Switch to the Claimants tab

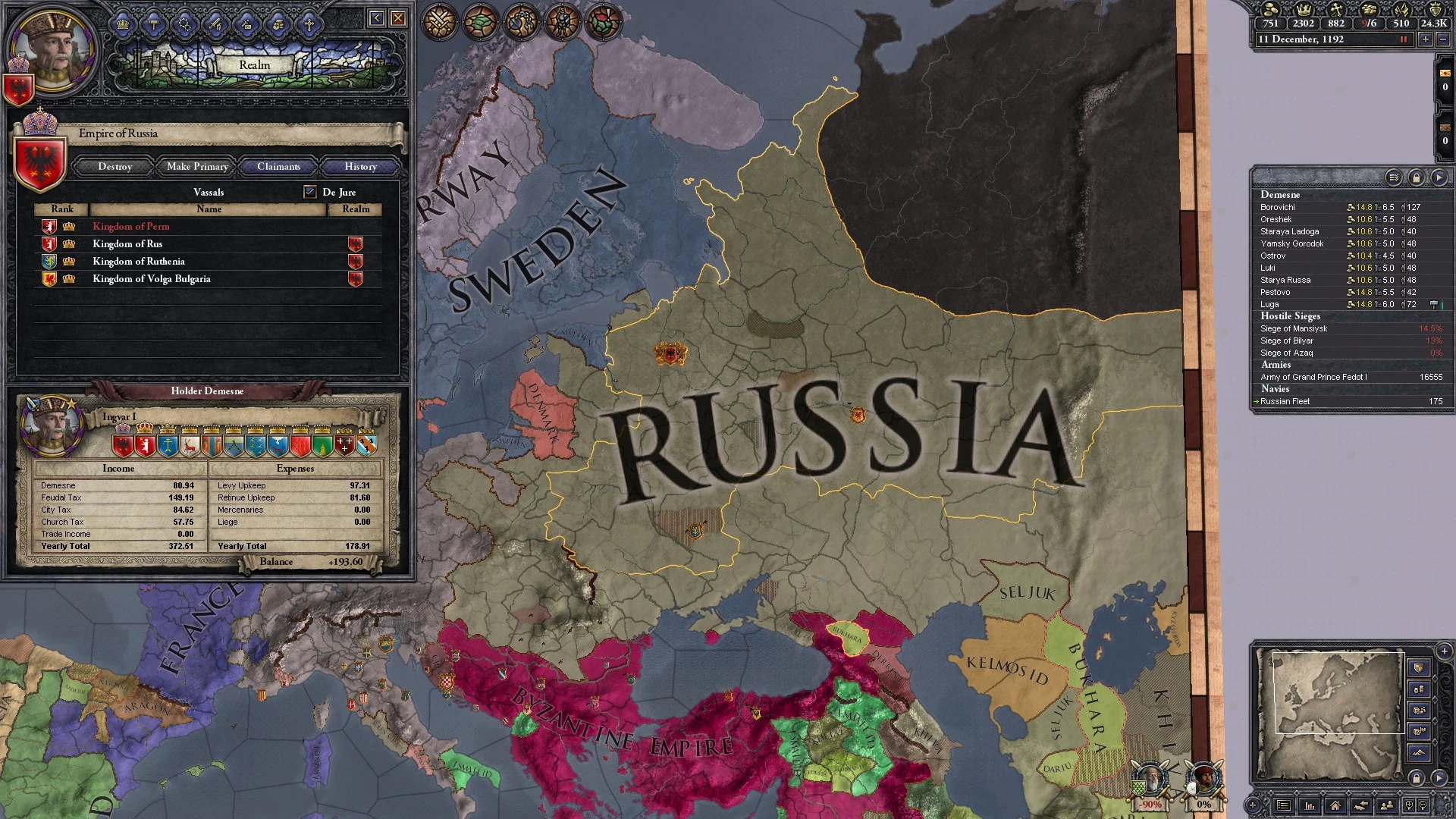point(278,166)
